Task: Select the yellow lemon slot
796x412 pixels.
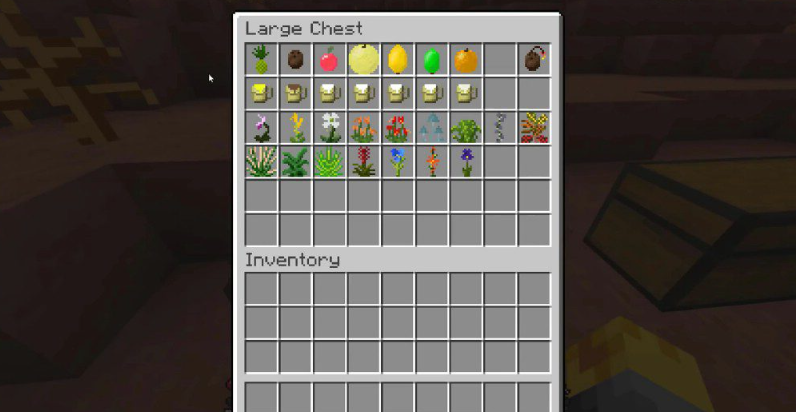Action: pyautogui.click(x=397, y=60)
